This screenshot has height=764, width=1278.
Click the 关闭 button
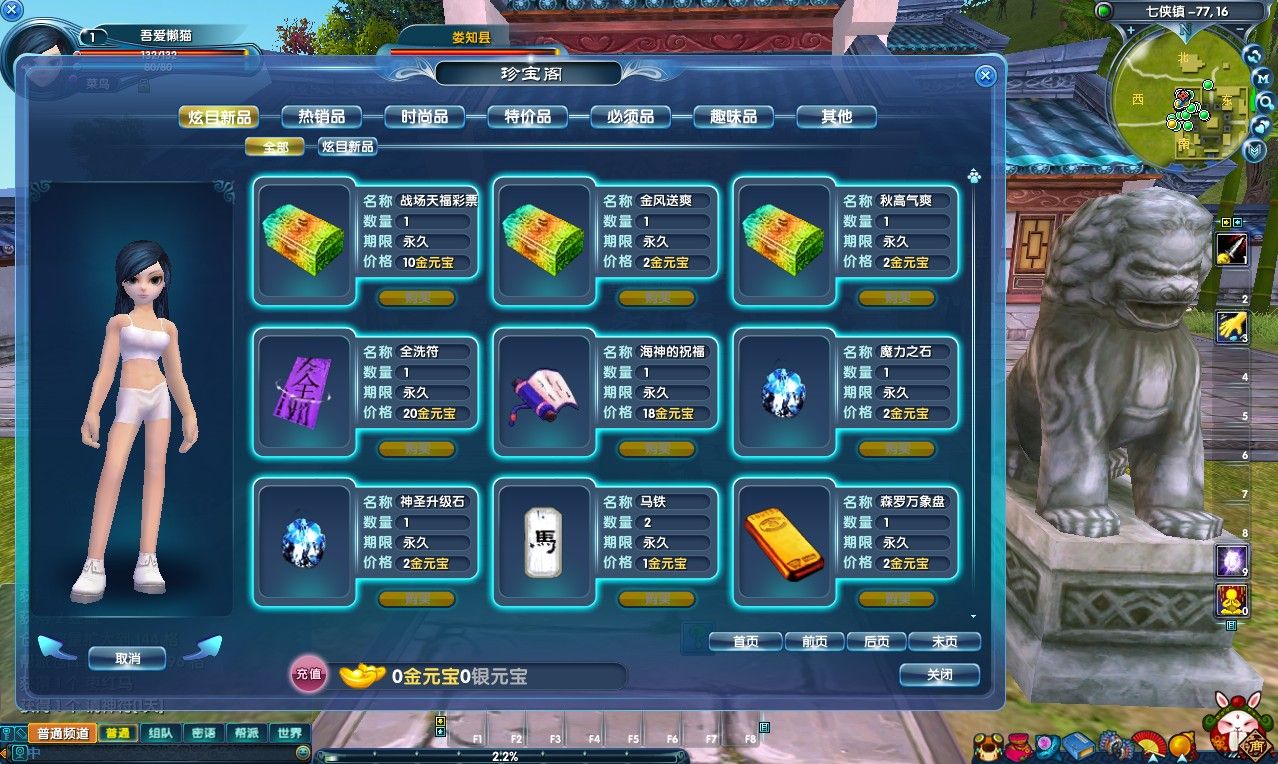coord(939,675)
